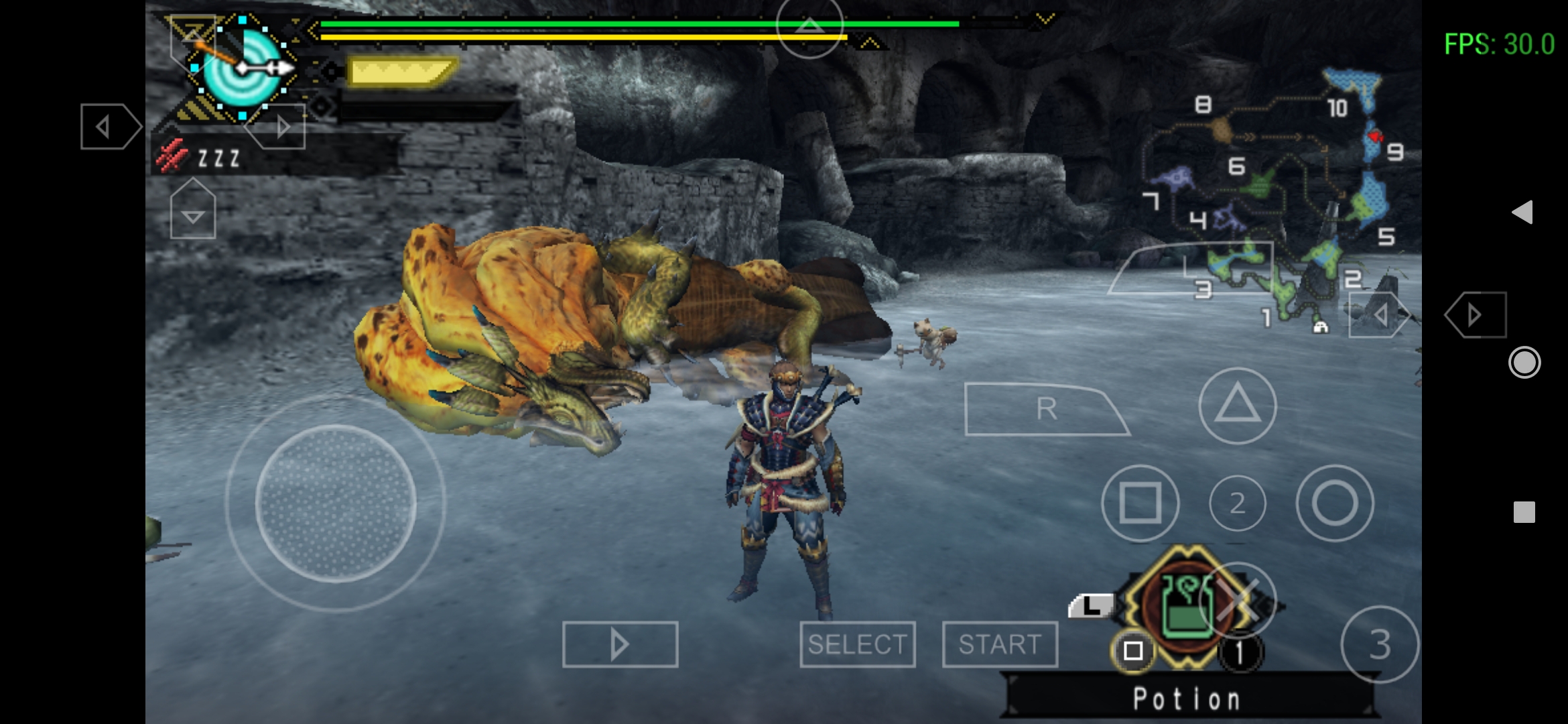Tap the large Square touch button

[1140, 503]
